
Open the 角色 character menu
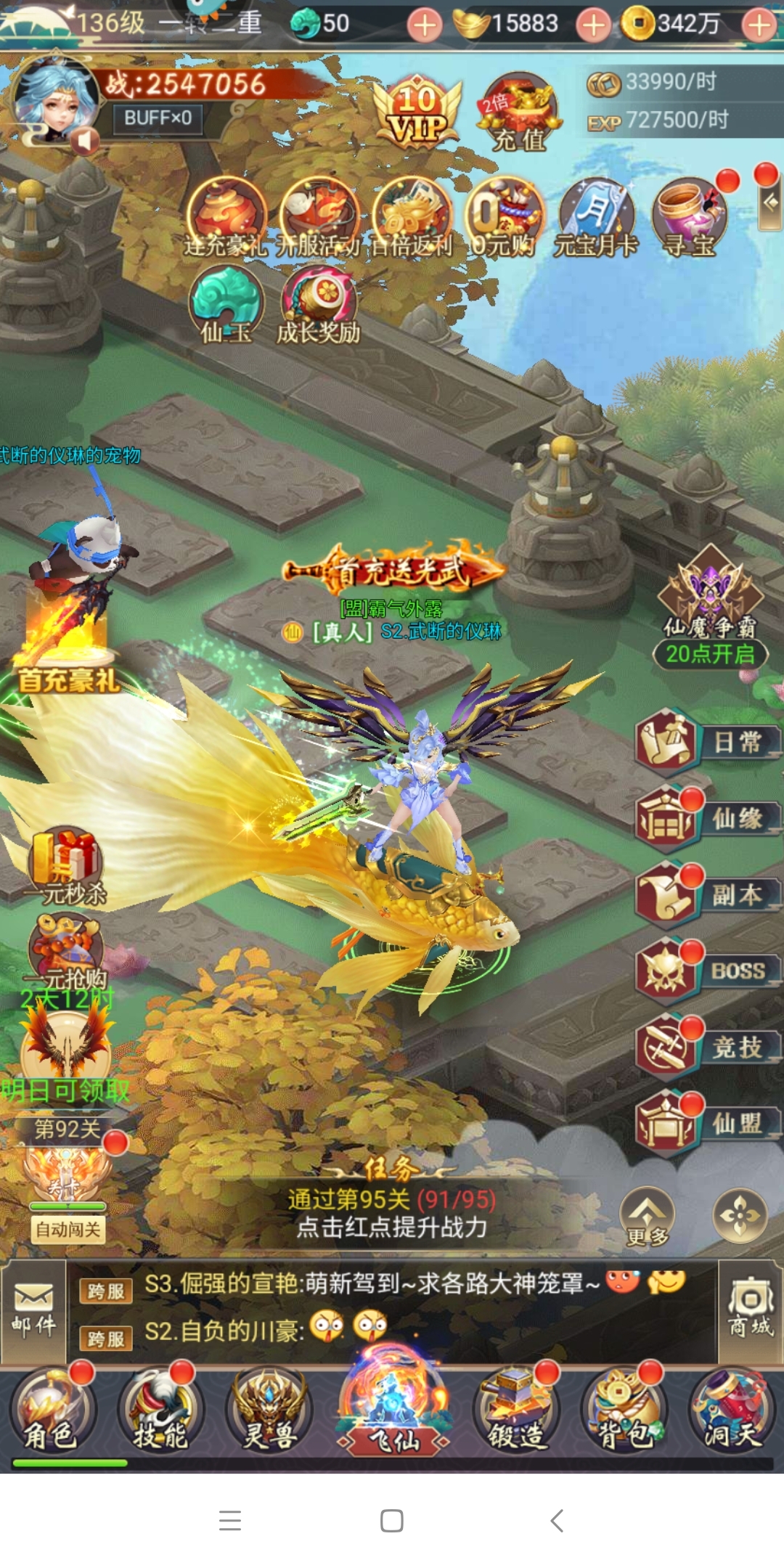pyautogui.click(x=51, y=1413)
